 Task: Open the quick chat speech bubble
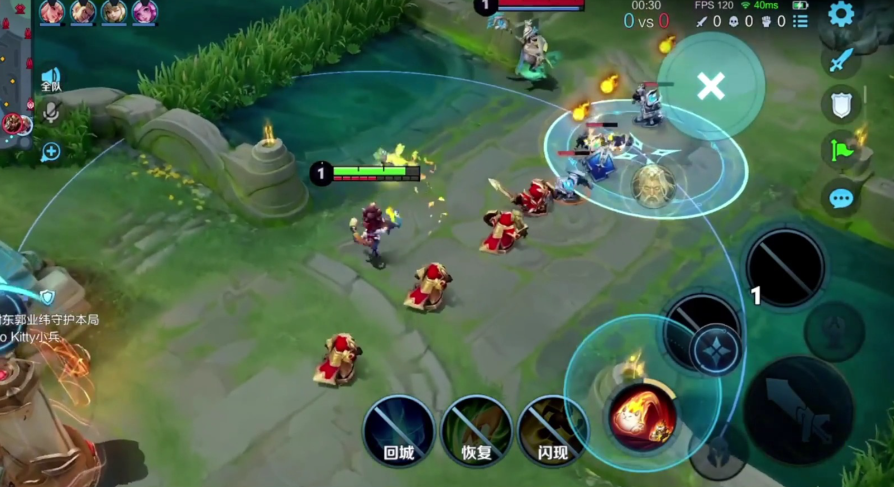(x=841, y=198)
